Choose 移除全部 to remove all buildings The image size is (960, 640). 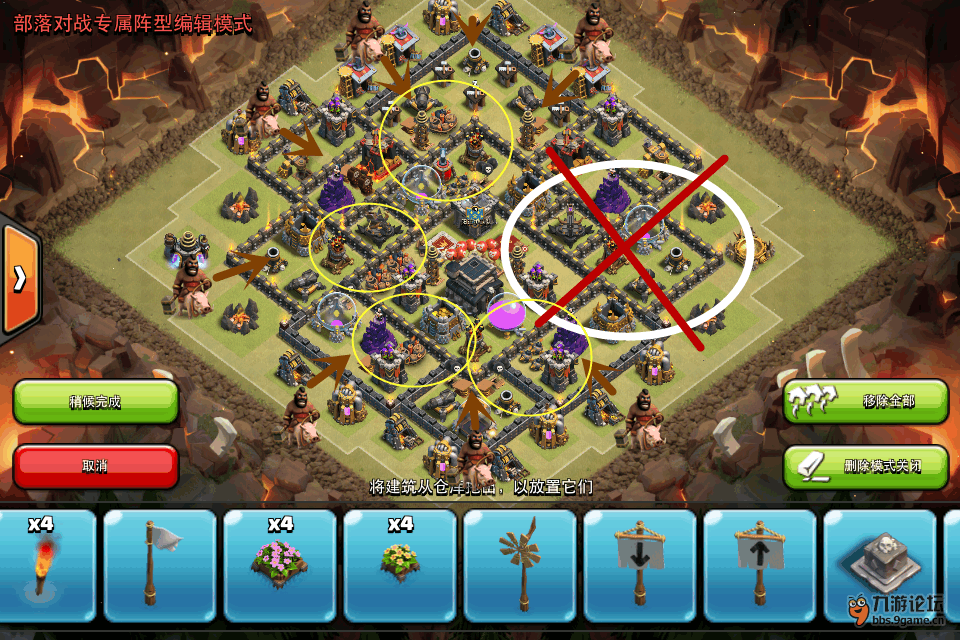[866, 402]
